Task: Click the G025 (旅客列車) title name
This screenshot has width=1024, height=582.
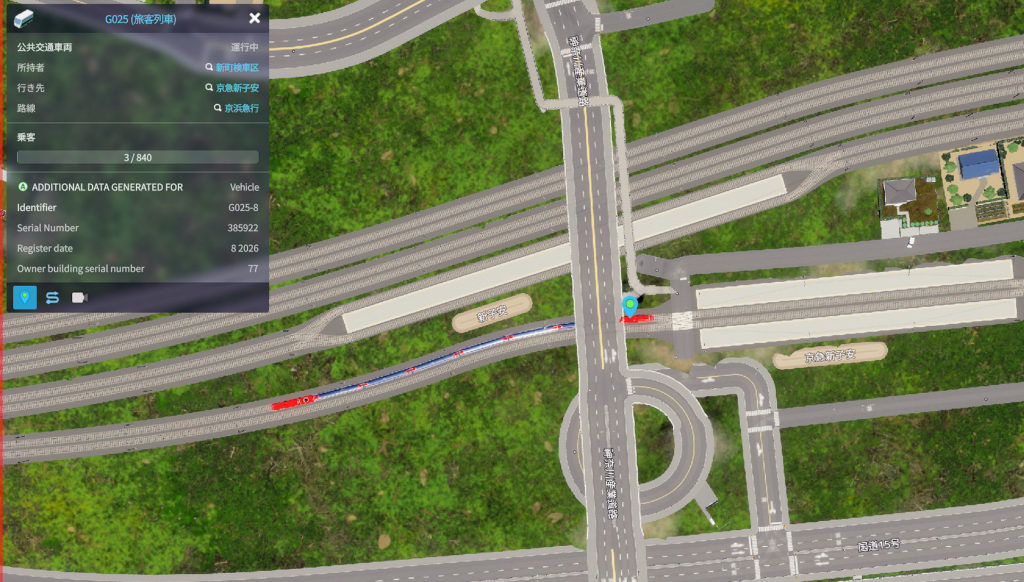Action: click(141, 18)
